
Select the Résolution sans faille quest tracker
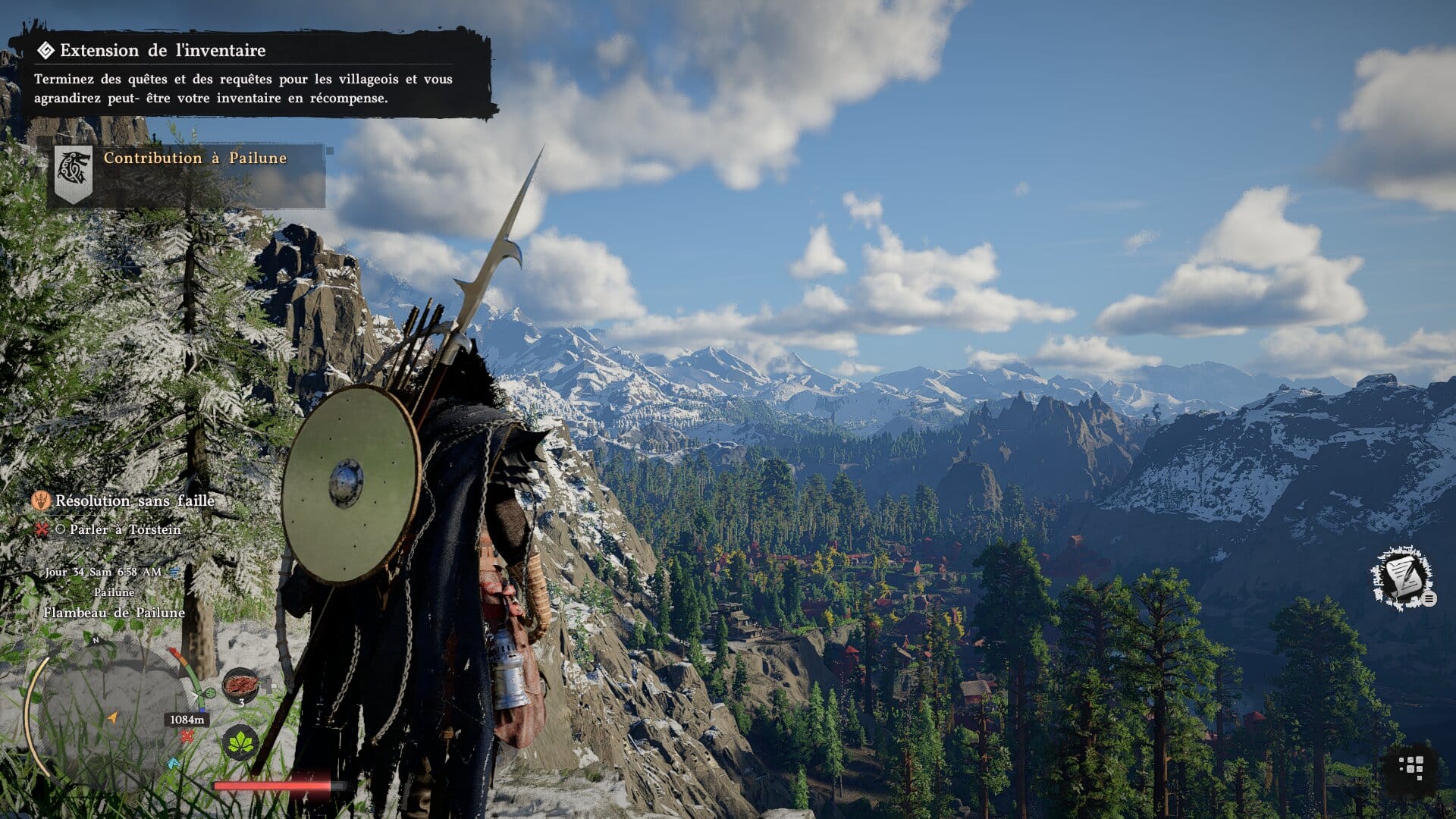[134, 501]
